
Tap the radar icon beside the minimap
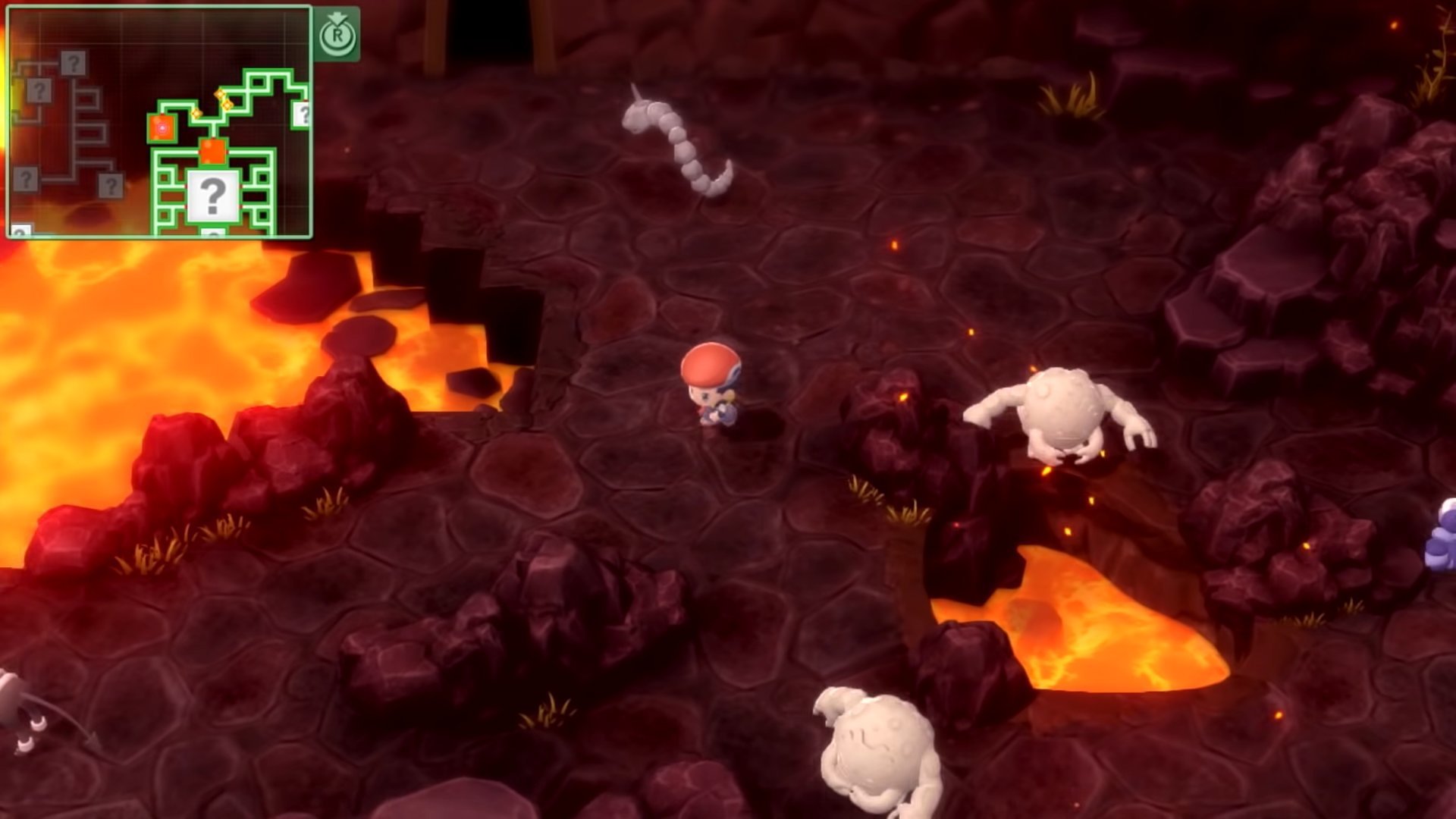pyautogui.click(x=337, y=34)
